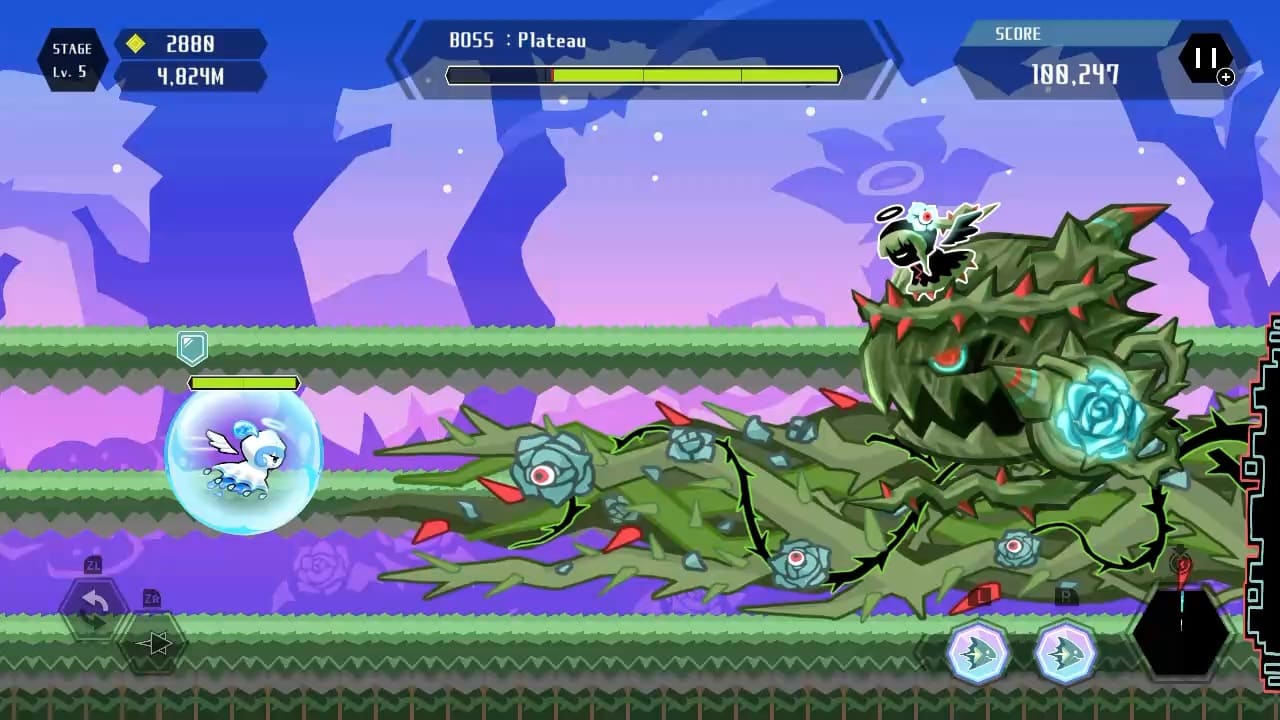Click the yellow coin currency icon

pos(138,44)
